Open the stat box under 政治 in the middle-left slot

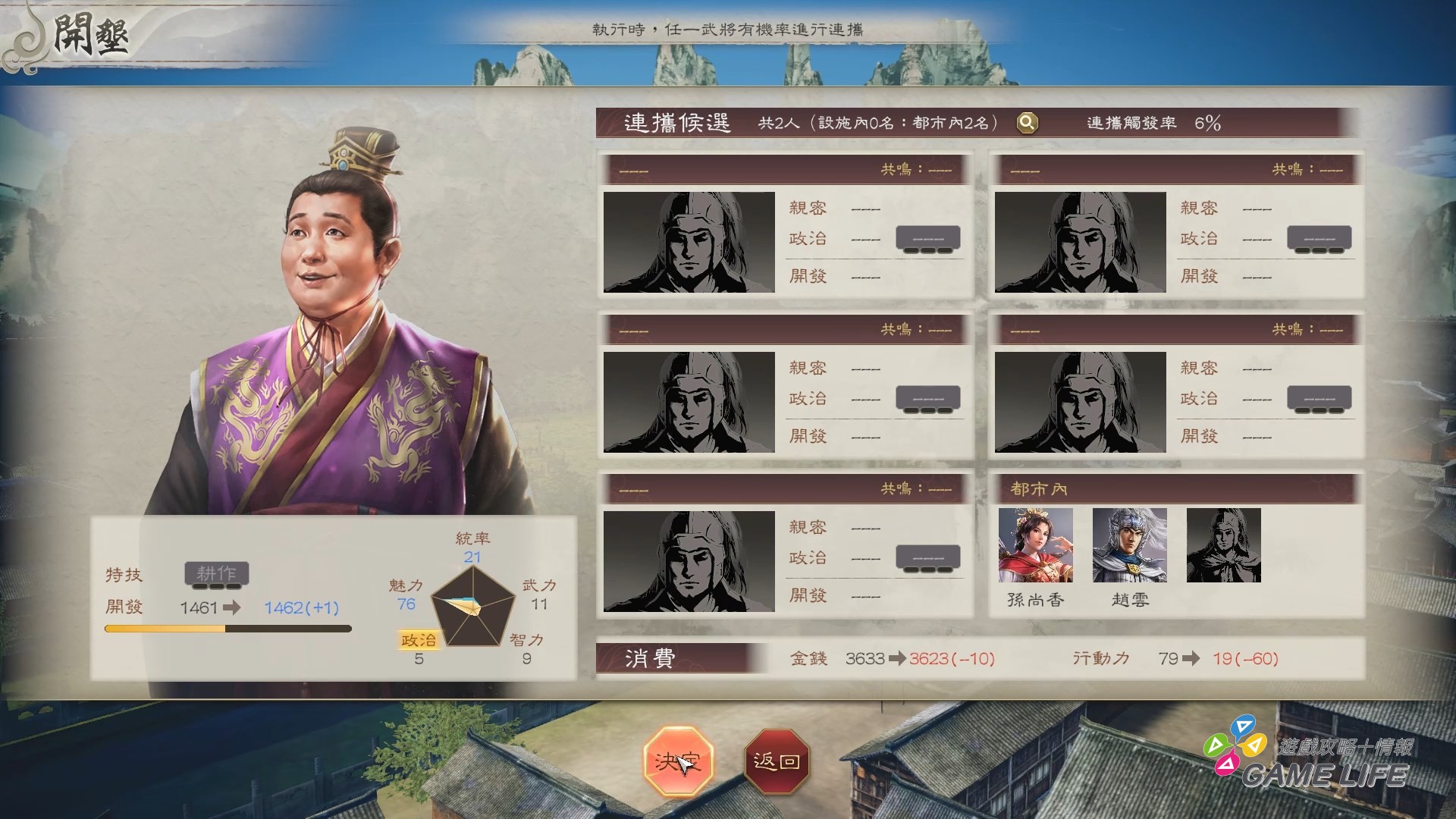pyautogui.click(x=927, y=397)
